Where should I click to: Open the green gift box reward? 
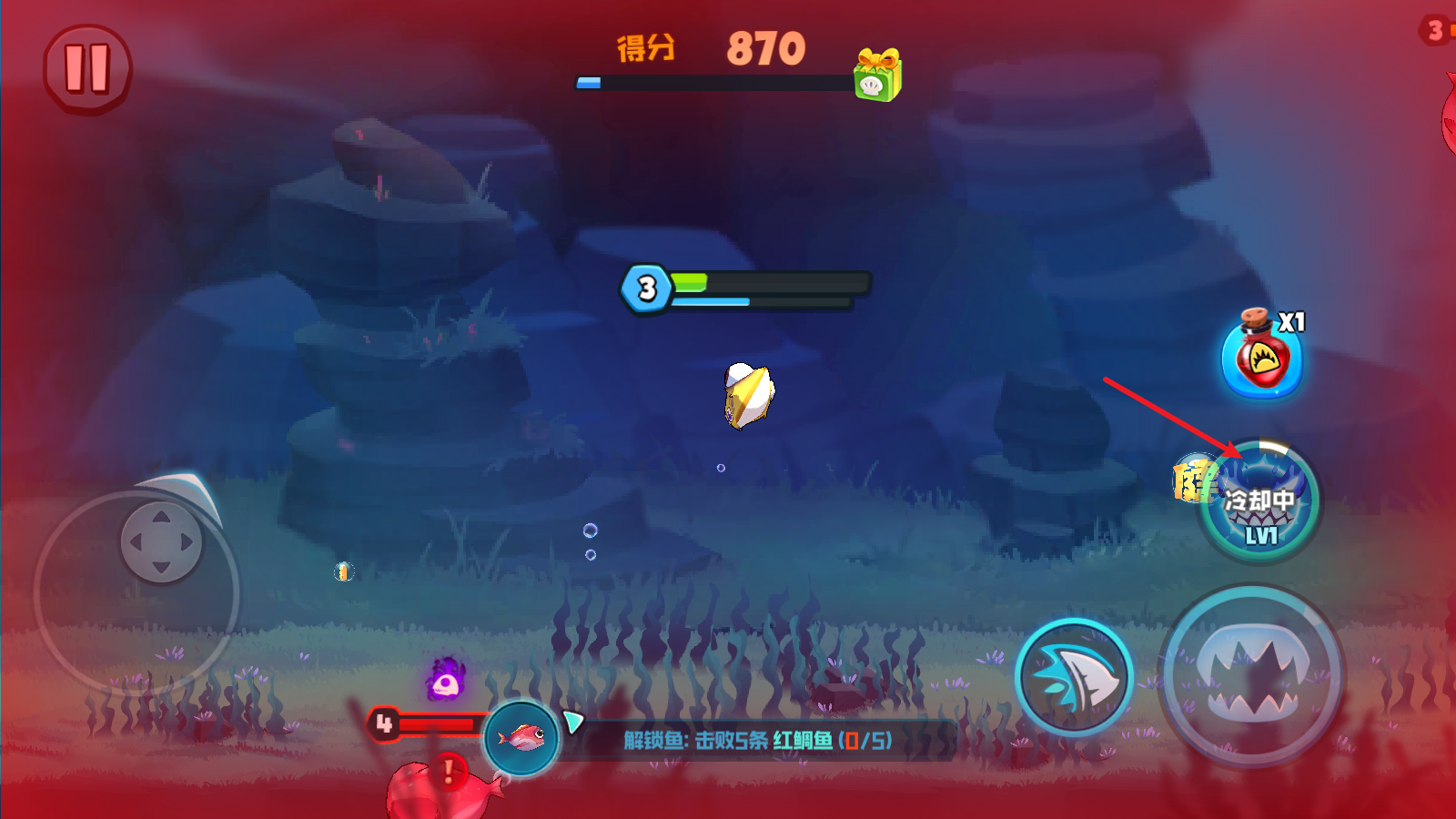tap(876, 76)
